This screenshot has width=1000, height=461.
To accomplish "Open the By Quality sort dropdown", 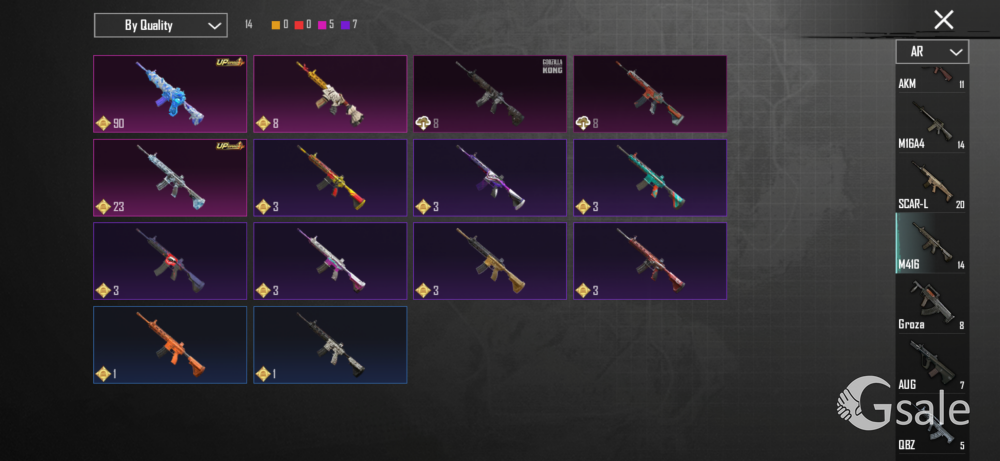I will [160, 25].
